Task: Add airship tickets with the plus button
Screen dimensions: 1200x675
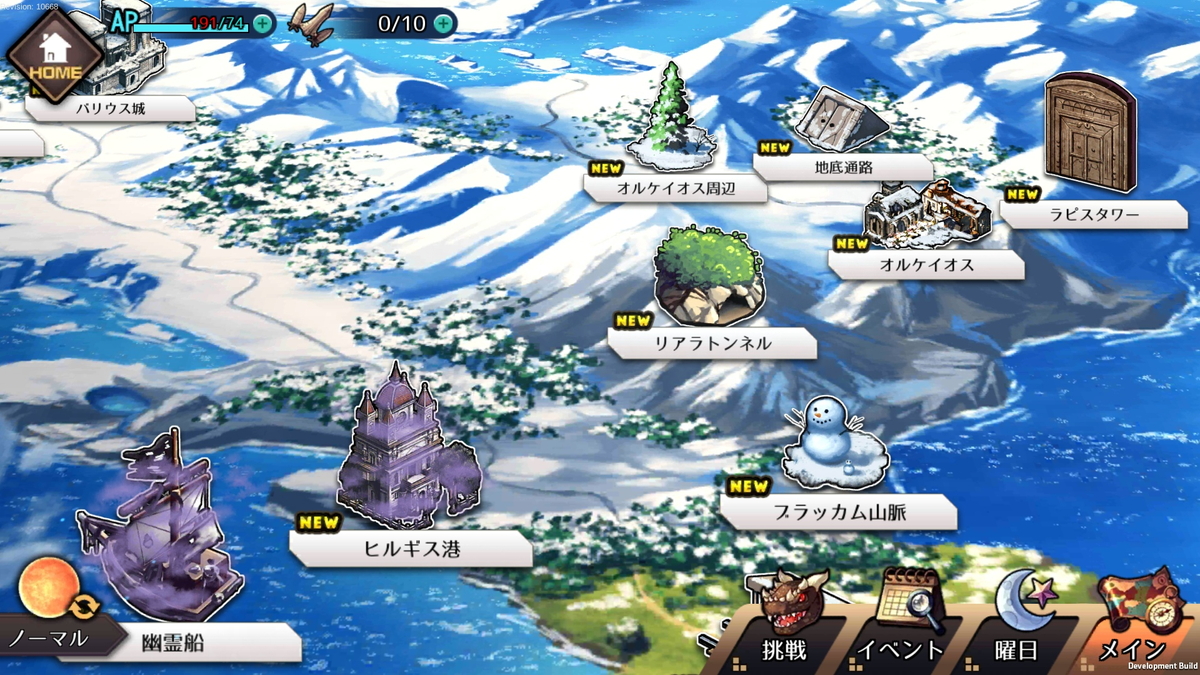Action: pyautogui.click(x=443, y=22)
